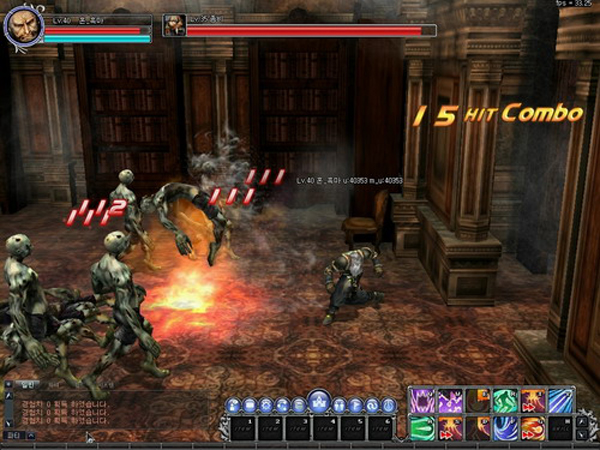This screenshot has width=600, height=450.
Task: Activate the purple claw skill
Action: click(x=421, y=401)
